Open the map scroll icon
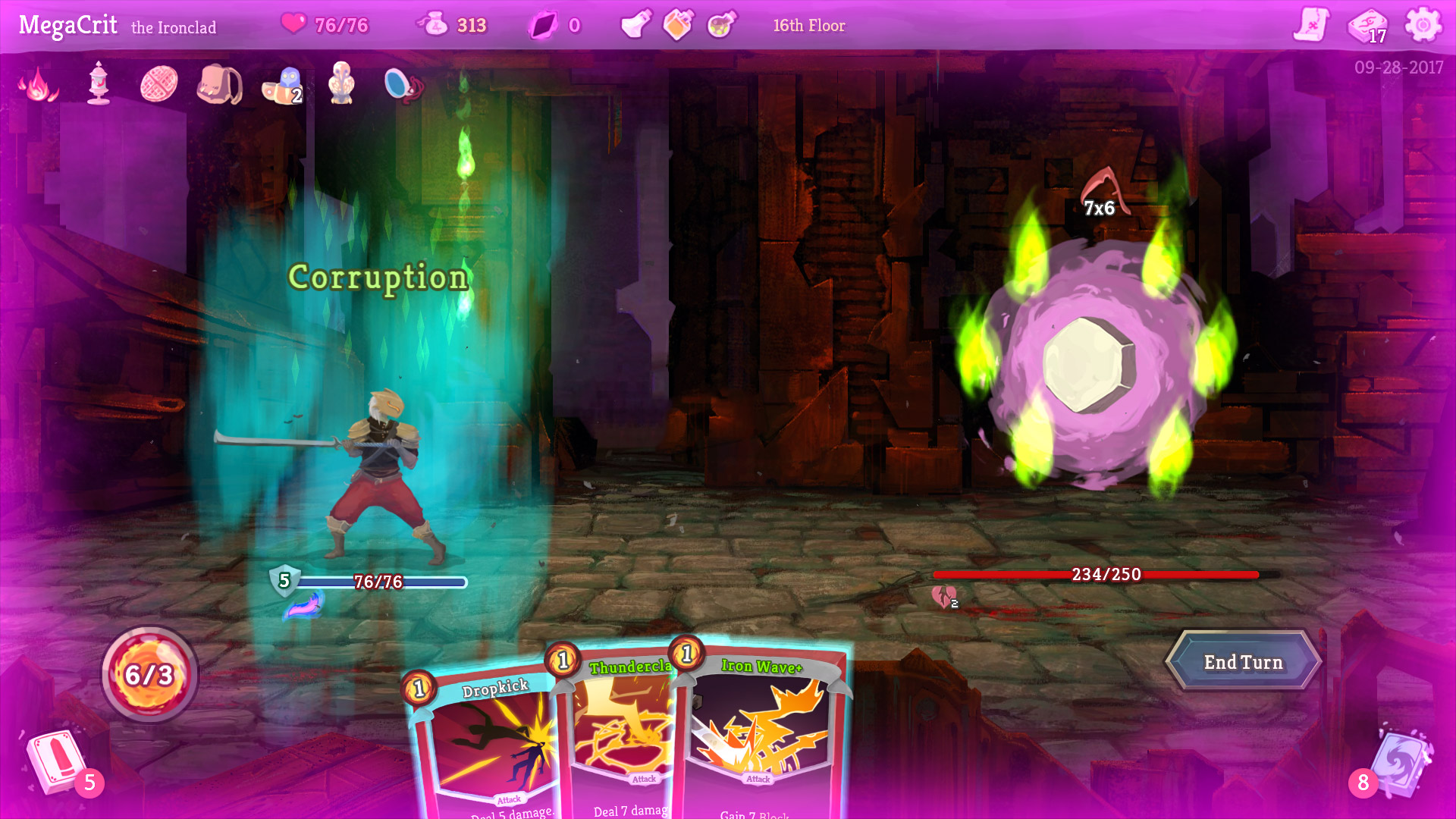This screenshot has height=819, width=1456. pyautogui.click(x=1311, y=25)
